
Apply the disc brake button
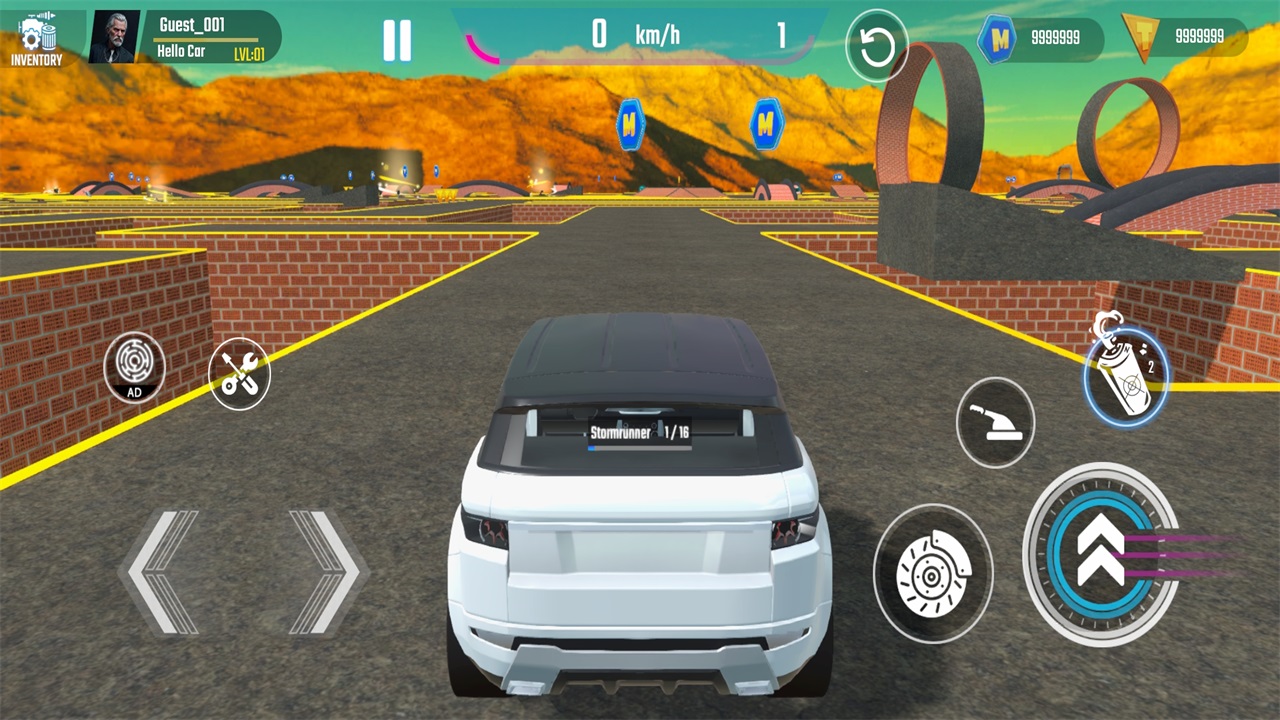tap(932, 574)
